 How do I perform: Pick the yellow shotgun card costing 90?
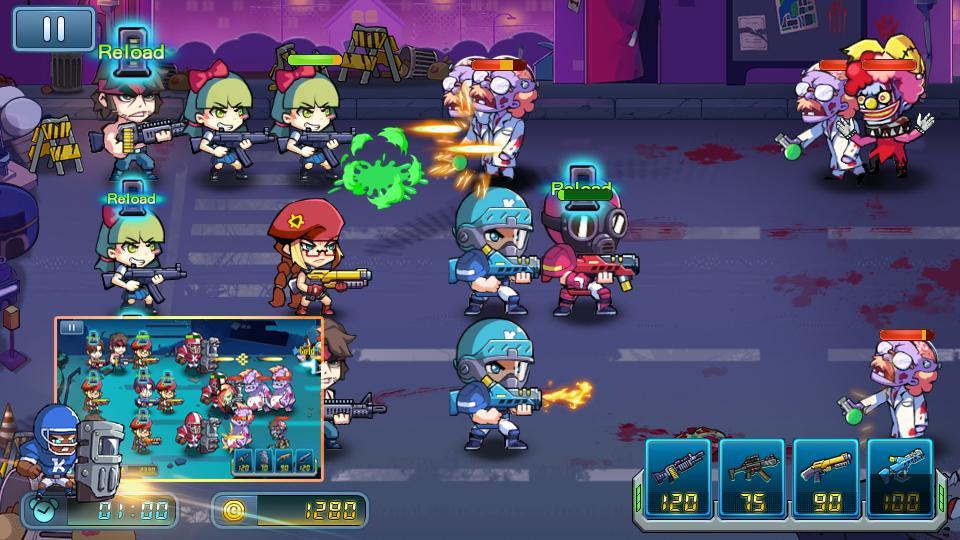point(826,477)
